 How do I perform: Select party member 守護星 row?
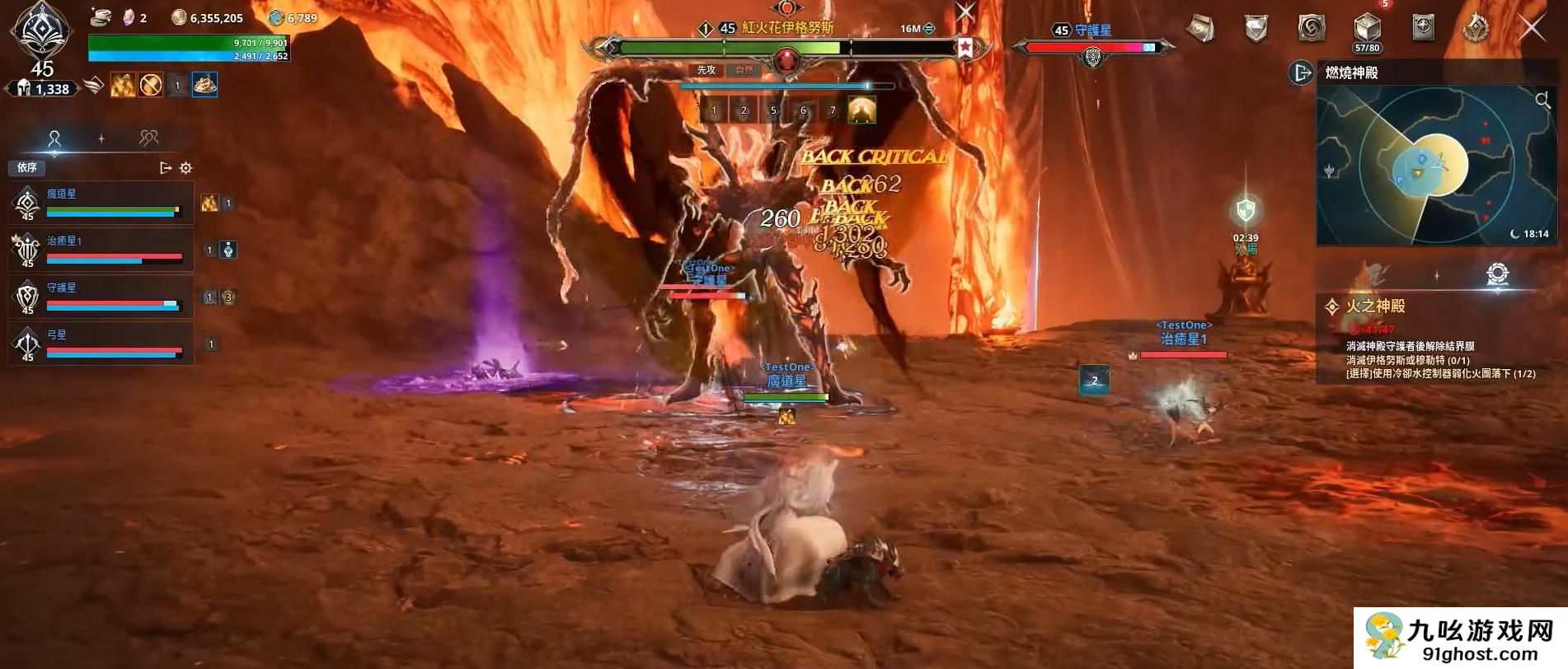[x=101, y=297]
